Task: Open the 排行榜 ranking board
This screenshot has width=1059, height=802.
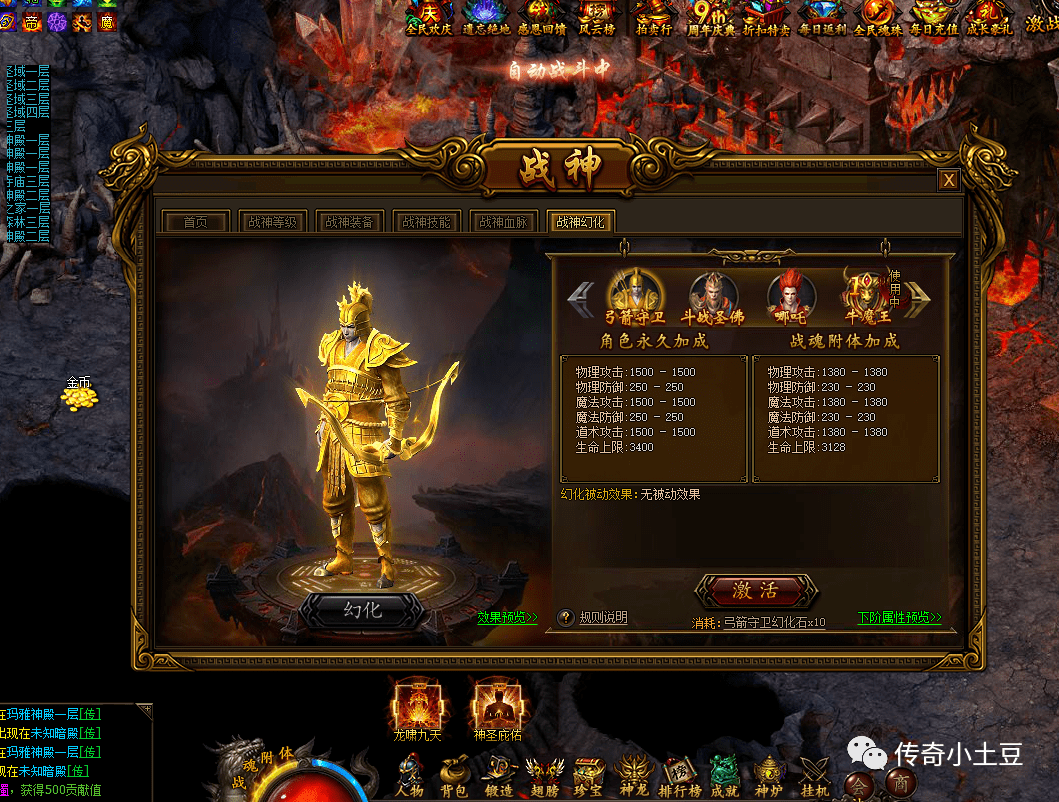Action: click(679, 775)
